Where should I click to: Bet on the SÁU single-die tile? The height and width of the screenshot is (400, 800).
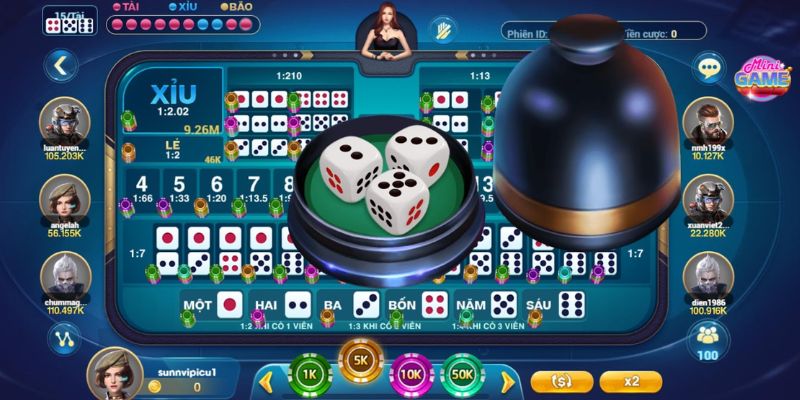tap(558, 303)
